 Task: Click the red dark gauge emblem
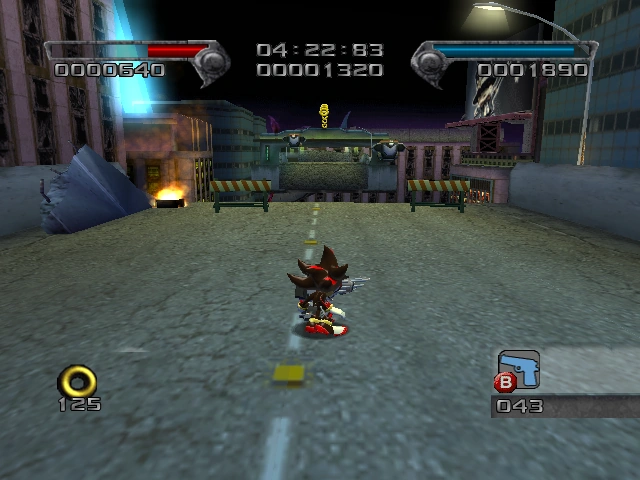211,62
